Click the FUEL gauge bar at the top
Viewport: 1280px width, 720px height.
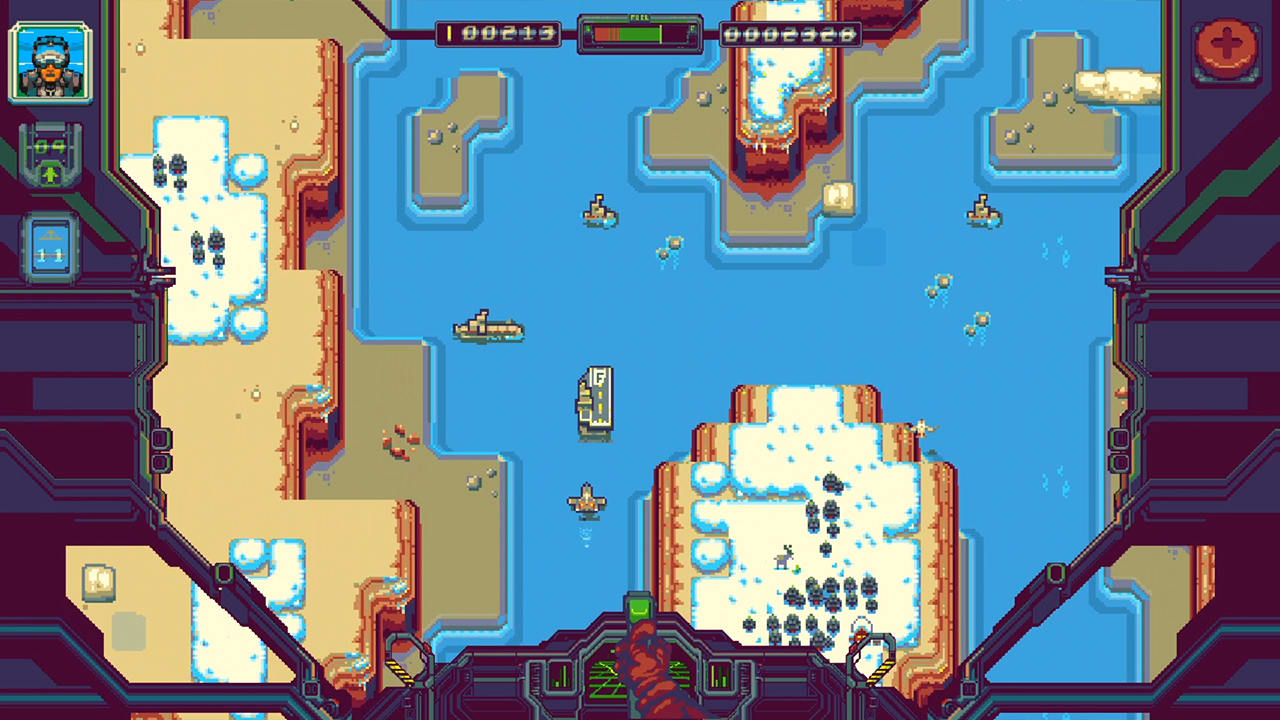click(640, 33)
